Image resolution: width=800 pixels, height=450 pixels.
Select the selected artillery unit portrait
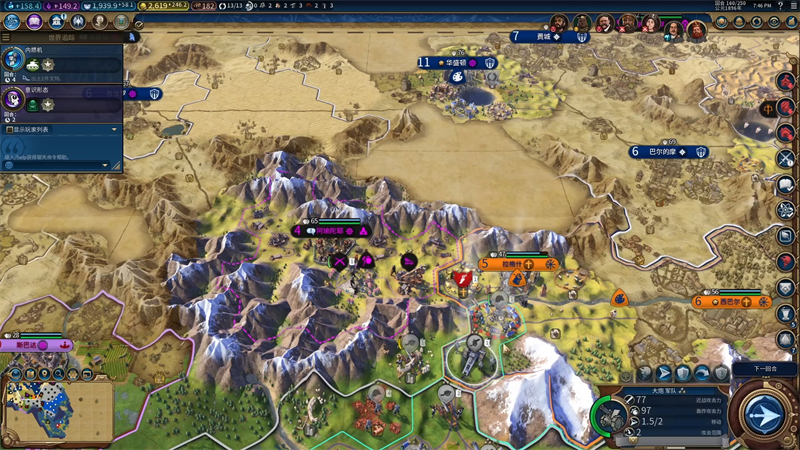click(609, 414)
